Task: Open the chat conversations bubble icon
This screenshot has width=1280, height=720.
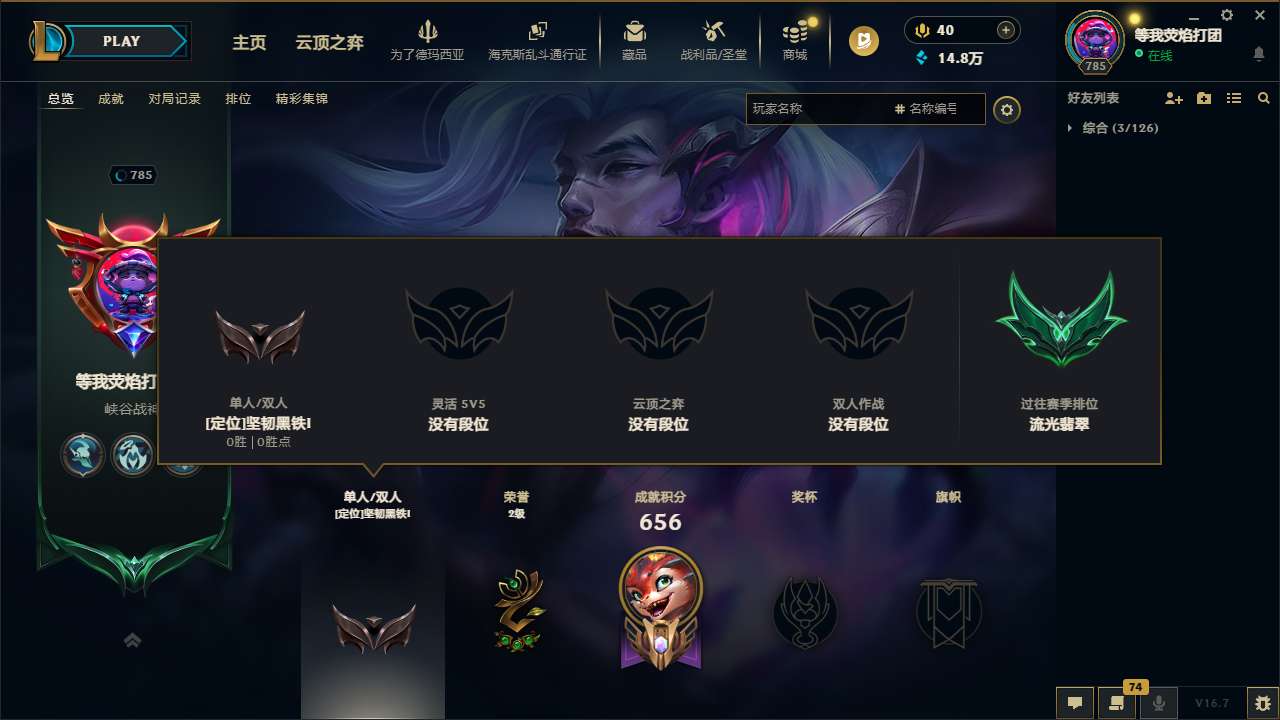Action: coord(1075,703)
